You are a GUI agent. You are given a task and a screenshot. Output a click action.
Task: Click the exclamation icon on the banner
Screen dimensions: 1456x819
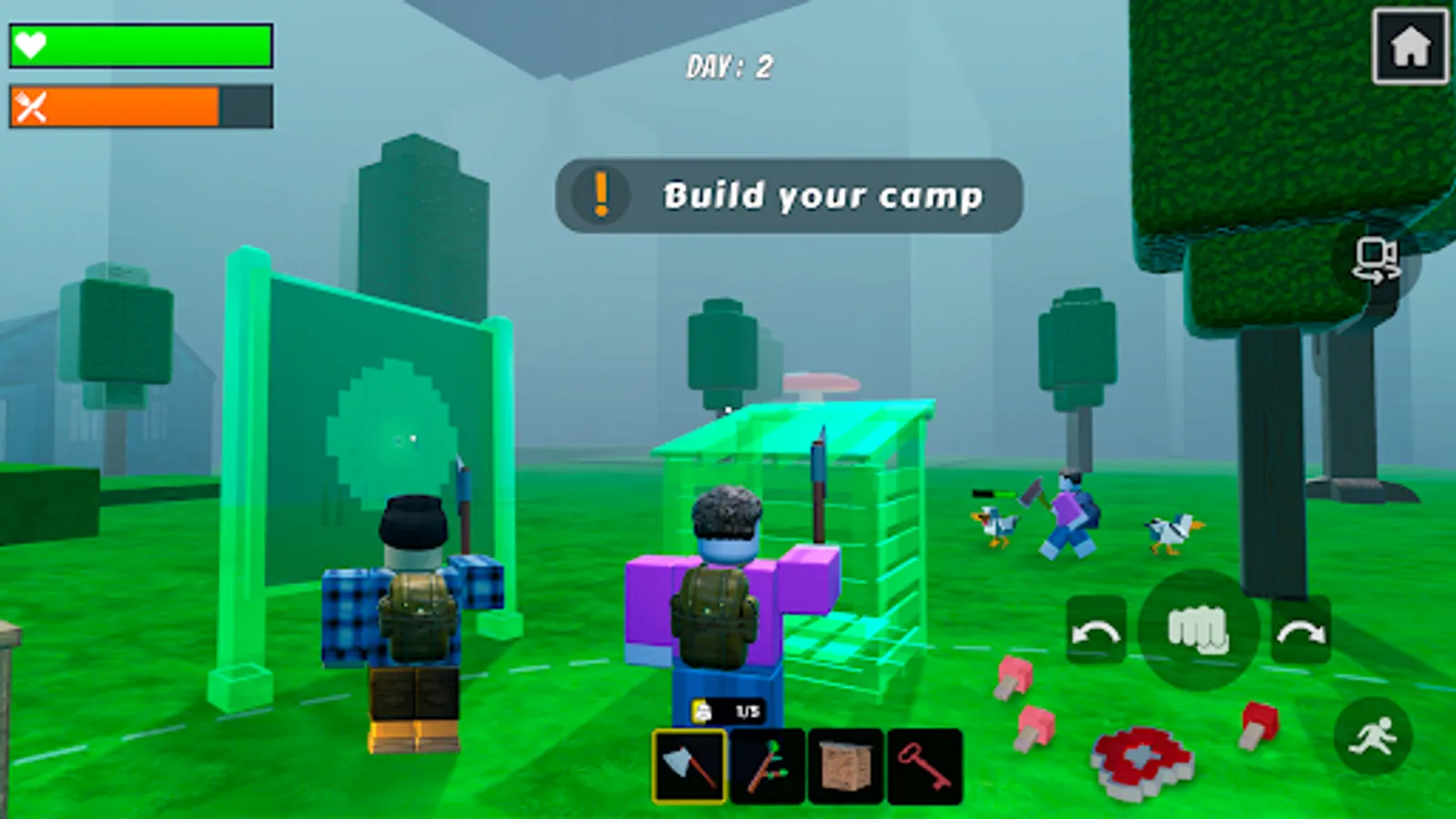point(599,195)
